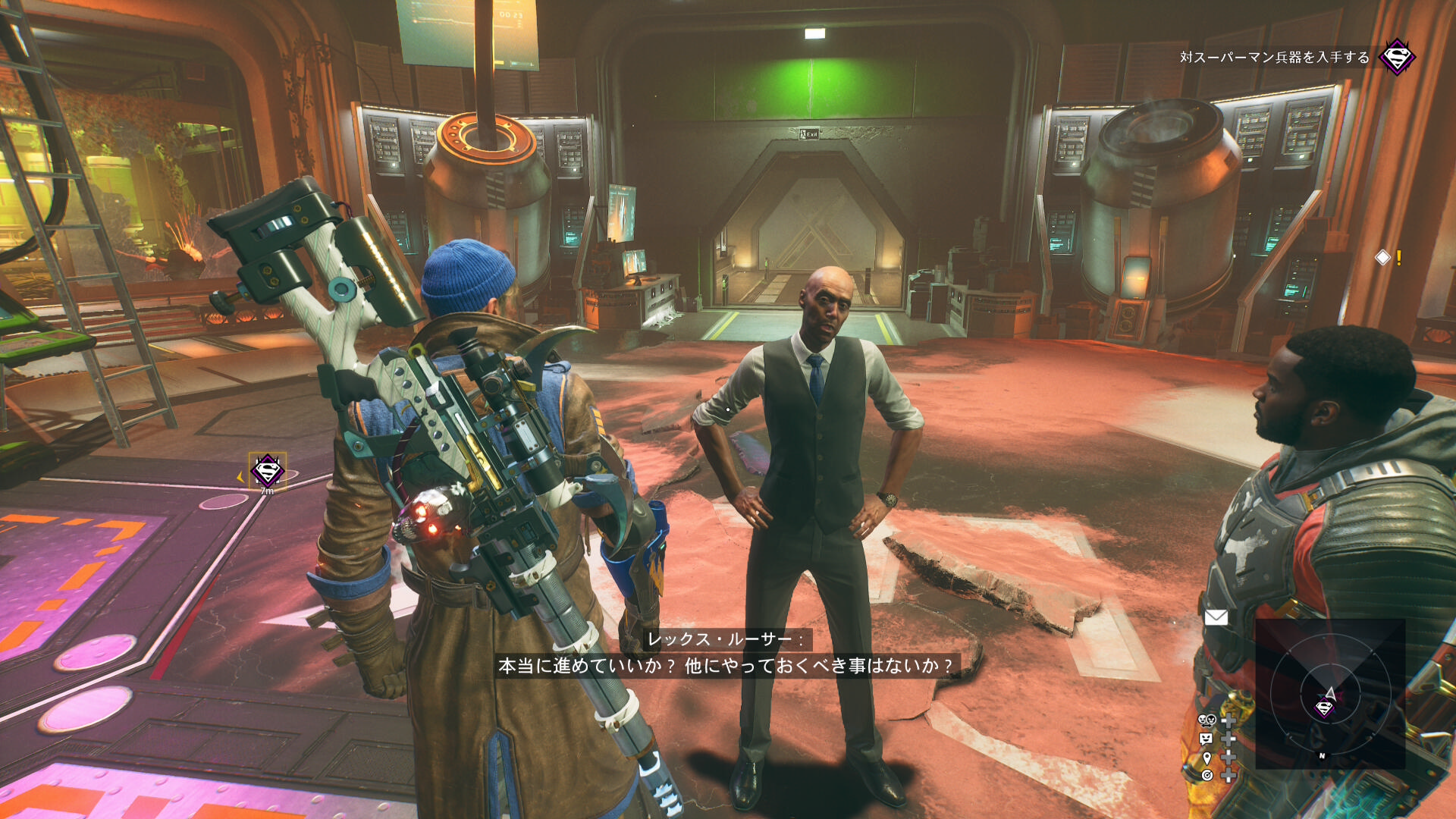Image resolution: width=1456 pixels, height=819 pixels.
Task: Click the Superman emblem mission icon
Action: (x=1397, y=57)
